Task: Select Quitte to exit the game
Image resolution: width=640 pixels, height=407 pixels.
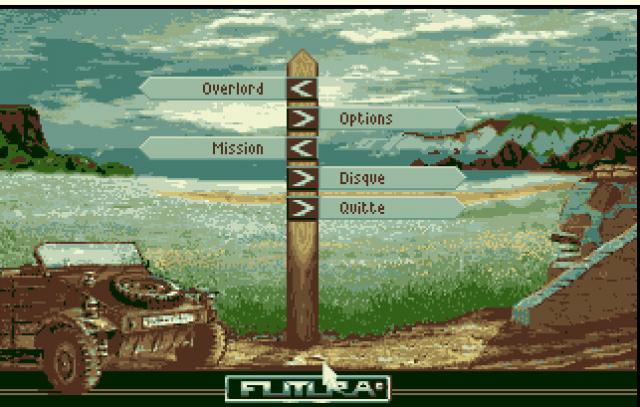Action: click(362, 208)
